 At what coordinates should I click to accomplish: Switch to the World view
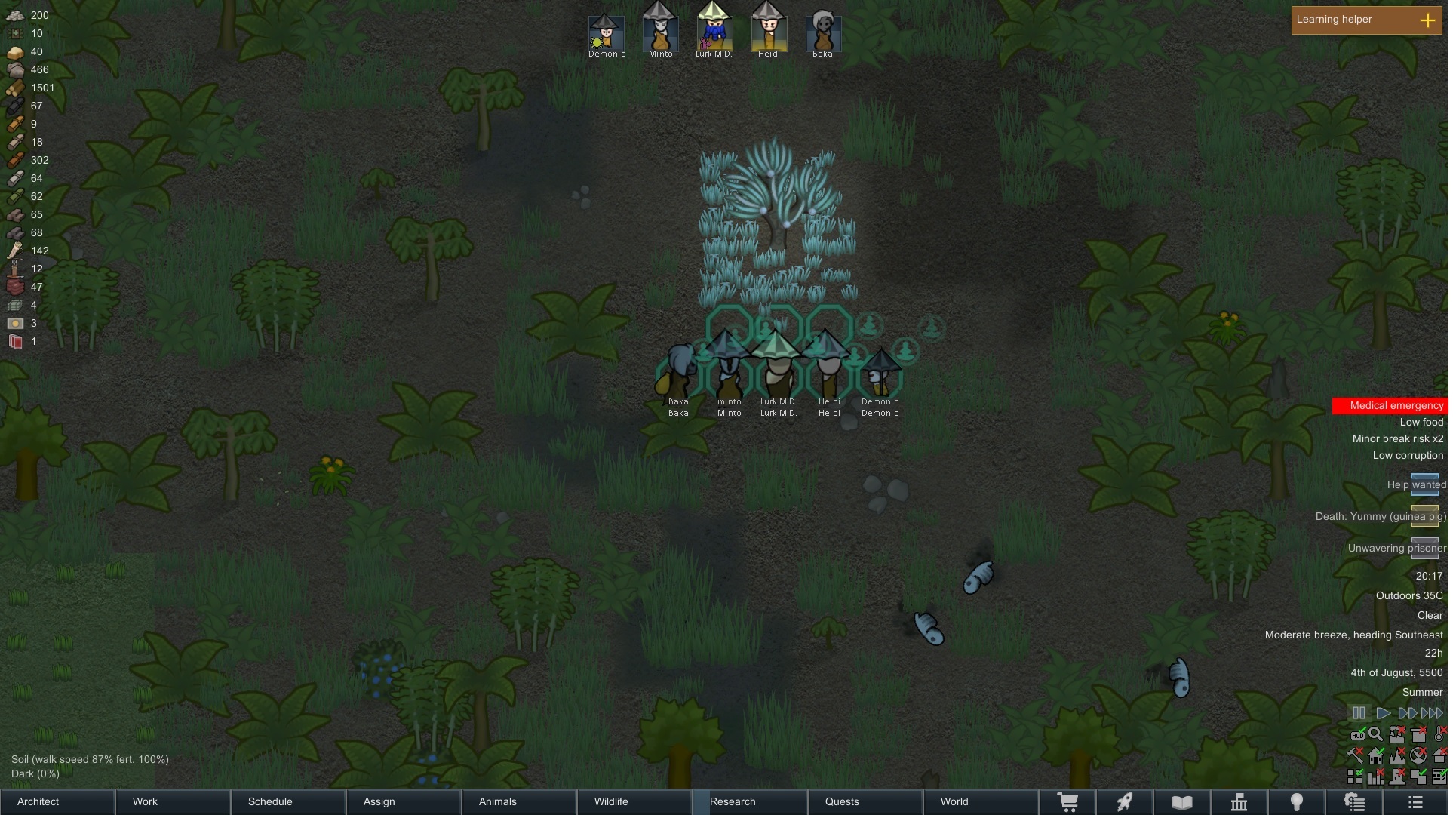[x=981, y=801]
